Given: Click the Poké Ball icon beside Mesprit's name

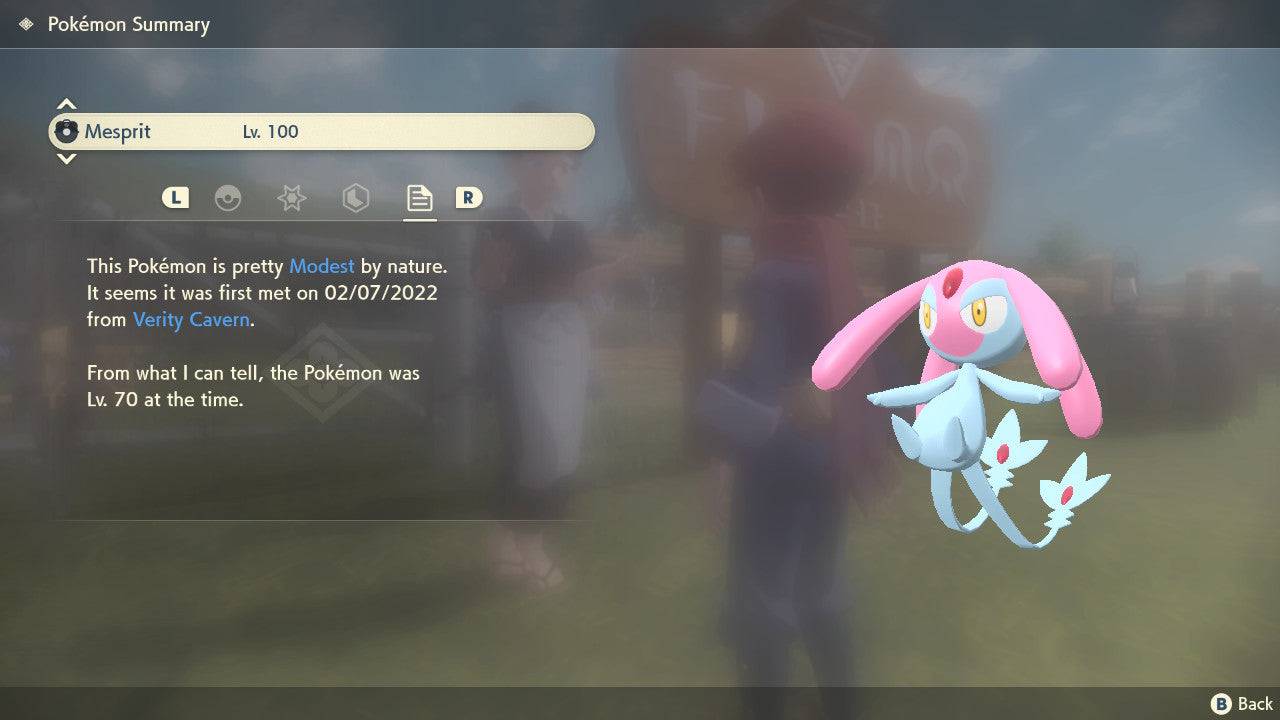Looking at the screenshot, I should (x=68, y=130).
